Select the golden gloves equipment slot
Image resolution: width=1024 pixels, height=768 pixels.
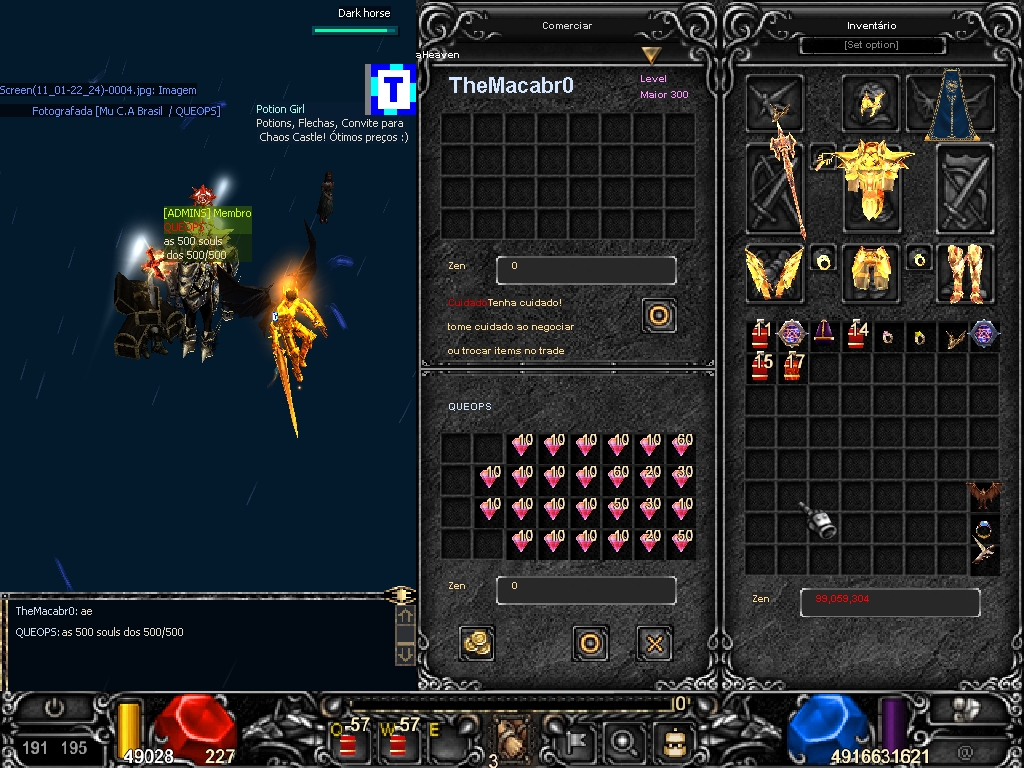773,273
